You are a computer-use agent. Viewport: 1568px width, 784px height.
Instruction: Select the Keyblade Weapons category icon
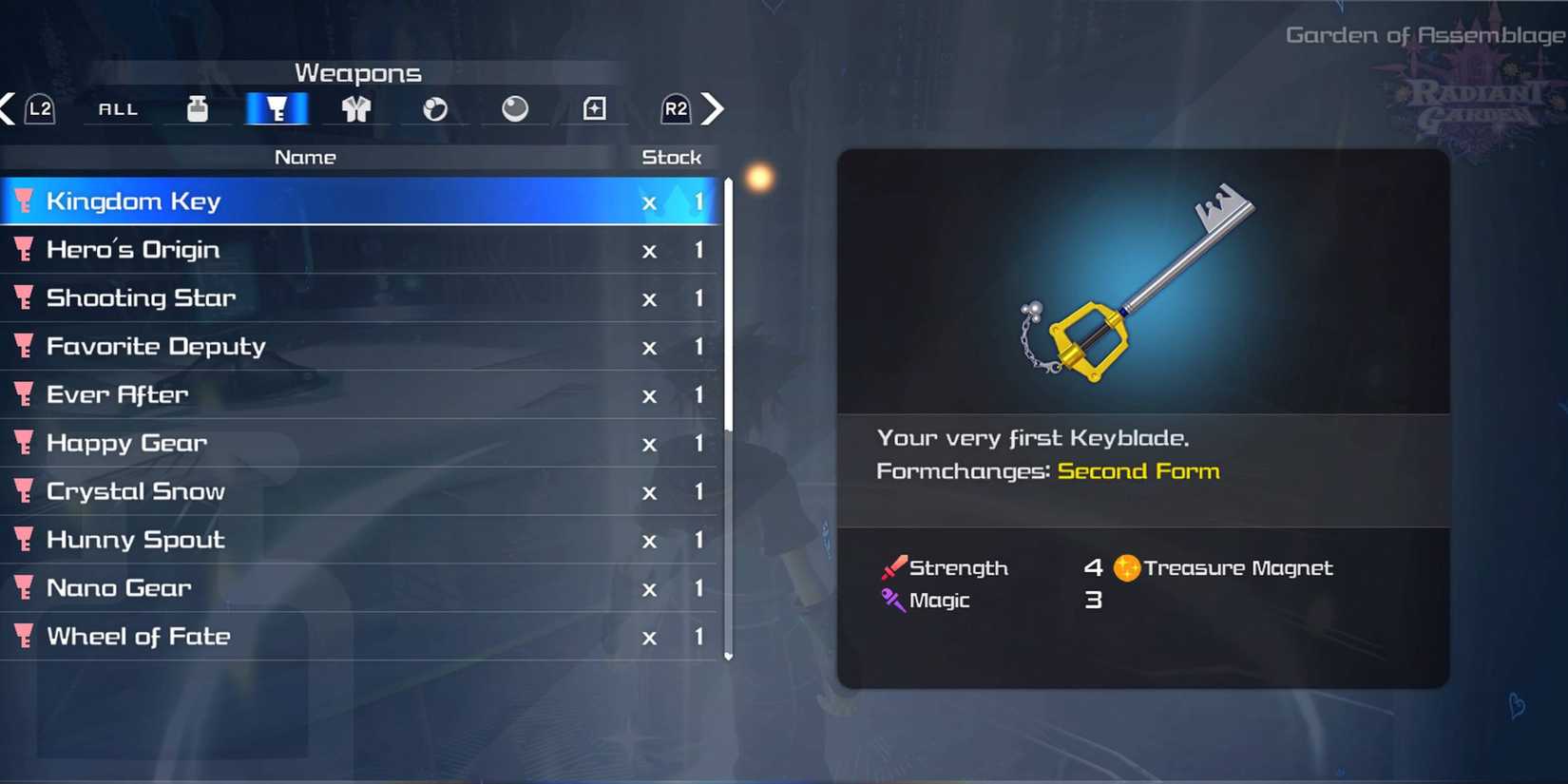tap(277, 108)
